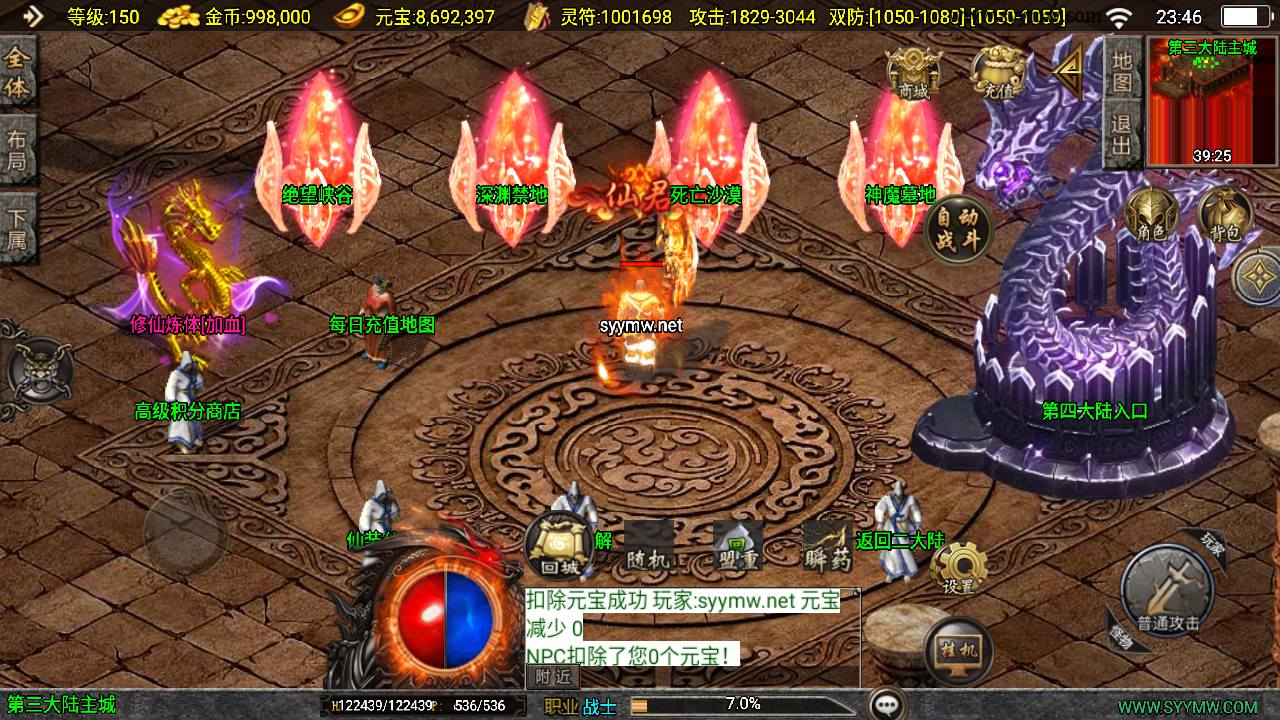Select the 全体 tab
Viewport: 1280px width, 720px height.
18,72
